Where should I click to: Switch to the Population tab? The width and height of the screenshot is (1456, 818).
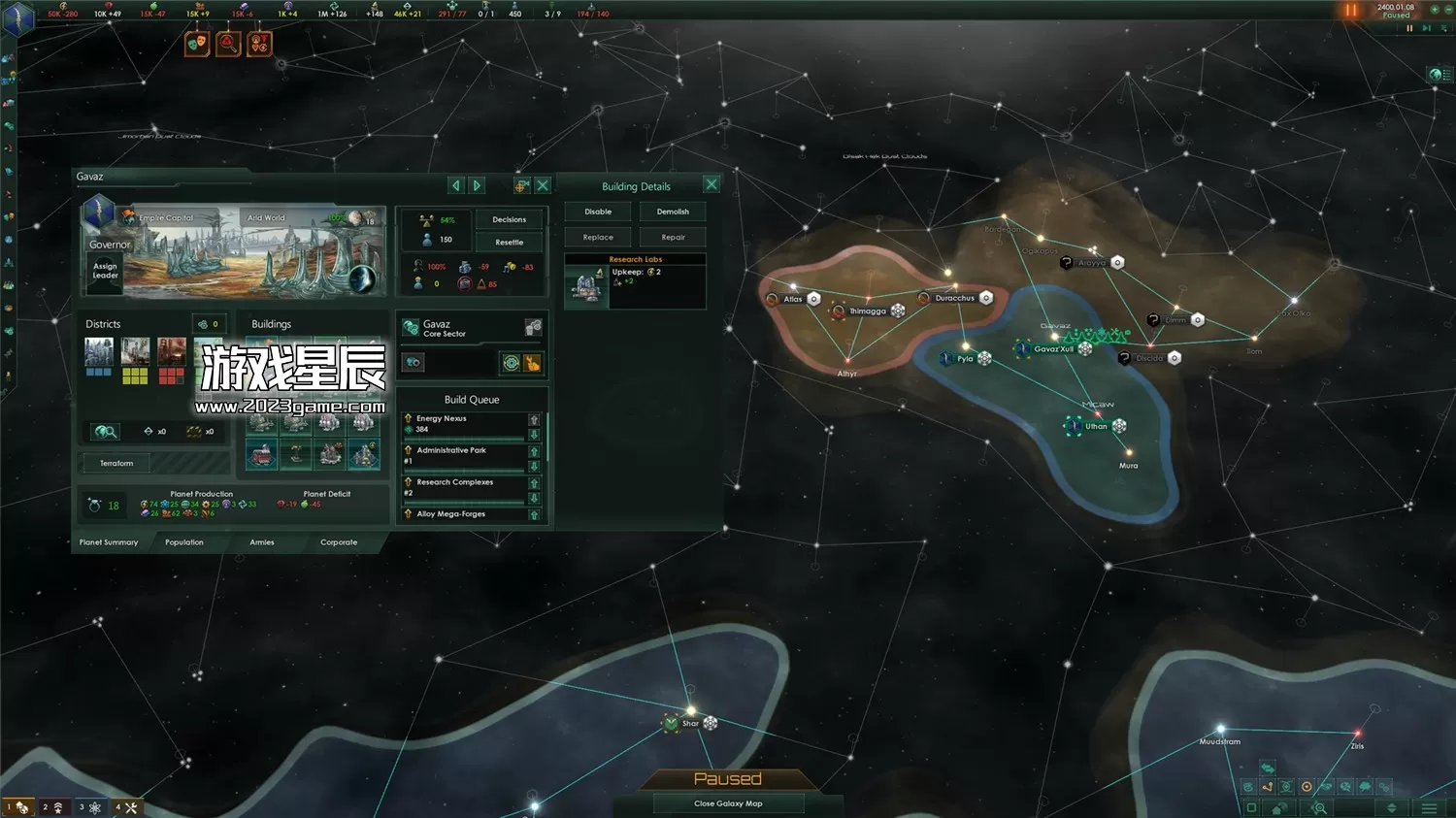[x=184, y=542]
